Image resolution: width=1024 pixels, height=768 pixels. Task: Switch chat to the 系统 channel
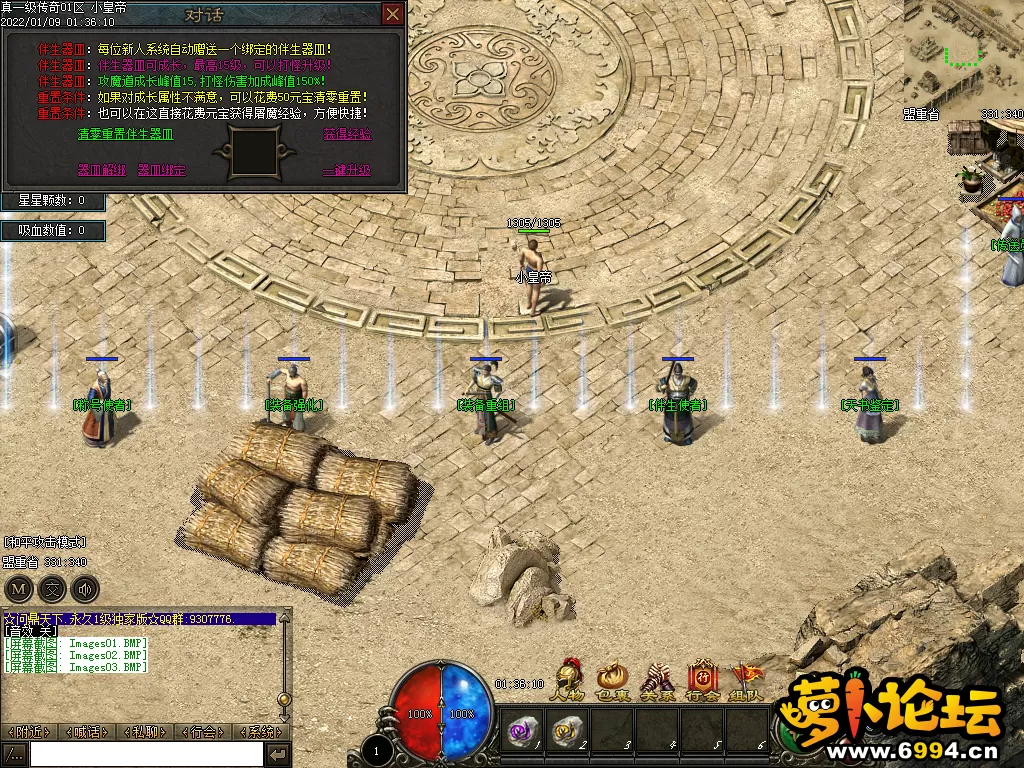coord(260,732)
